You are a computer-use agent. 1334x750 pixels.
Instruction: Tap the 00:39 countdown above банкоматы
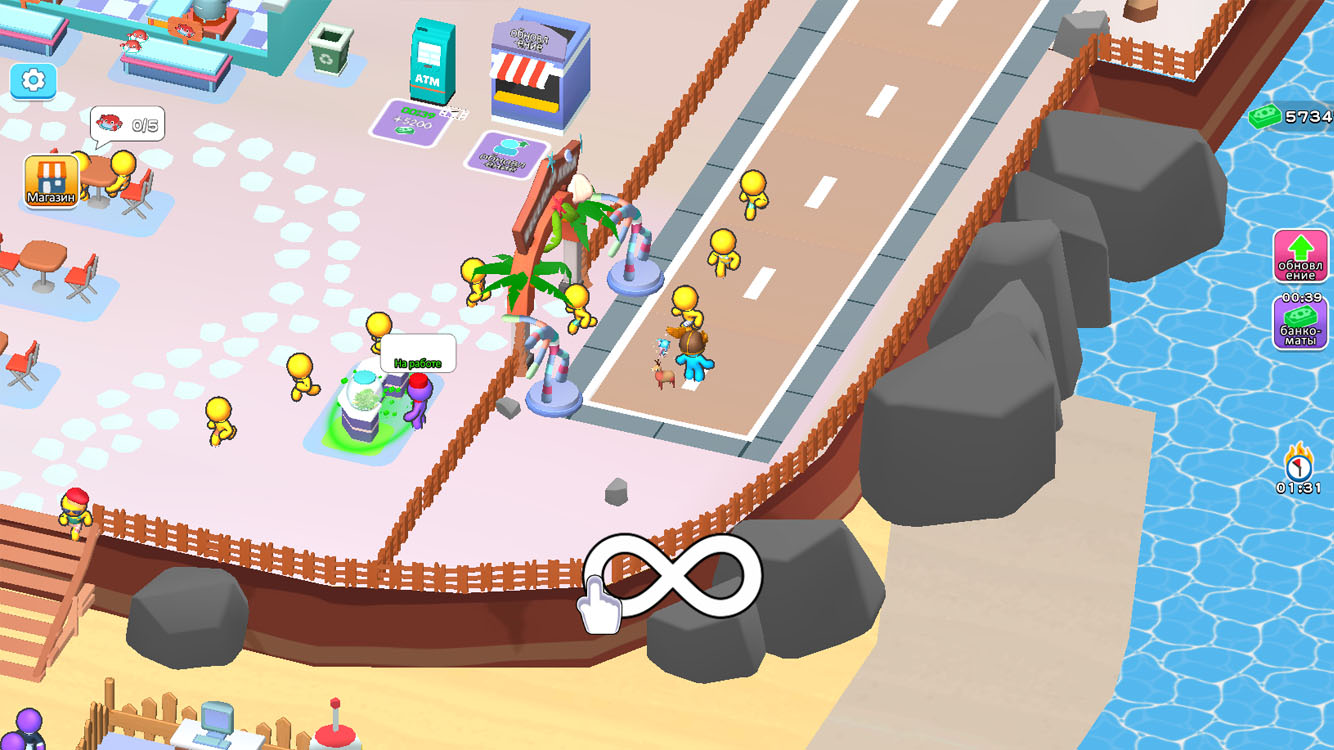[1300, 297]
